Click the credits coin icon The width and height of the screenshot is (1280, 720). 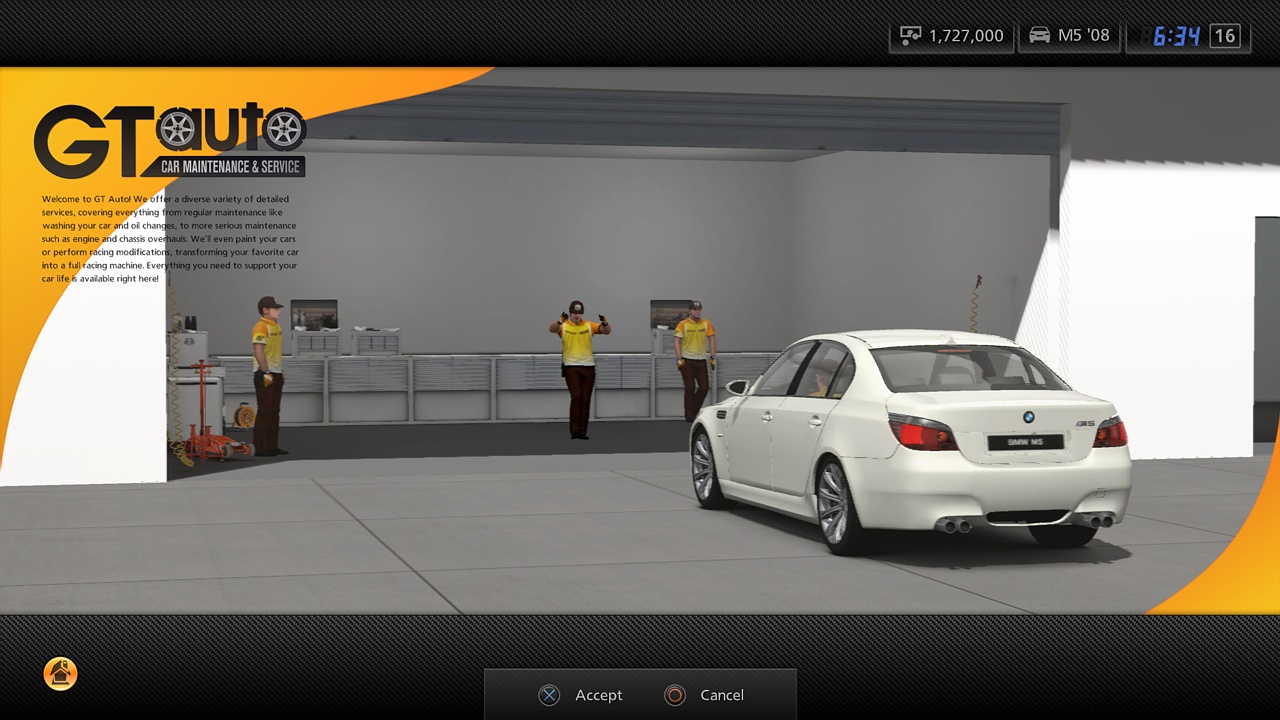(911, 34)
